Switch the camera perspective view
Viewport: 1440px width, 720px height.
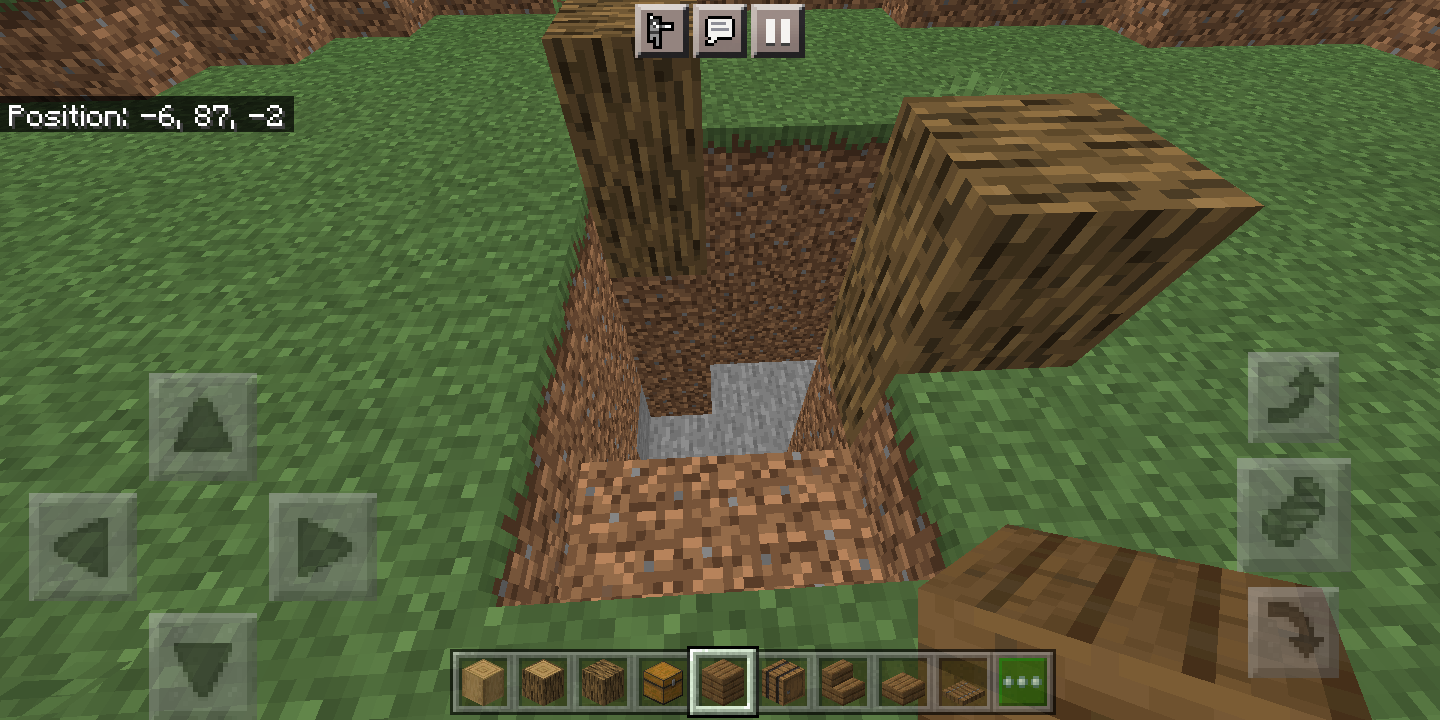[x=662, y=32]
